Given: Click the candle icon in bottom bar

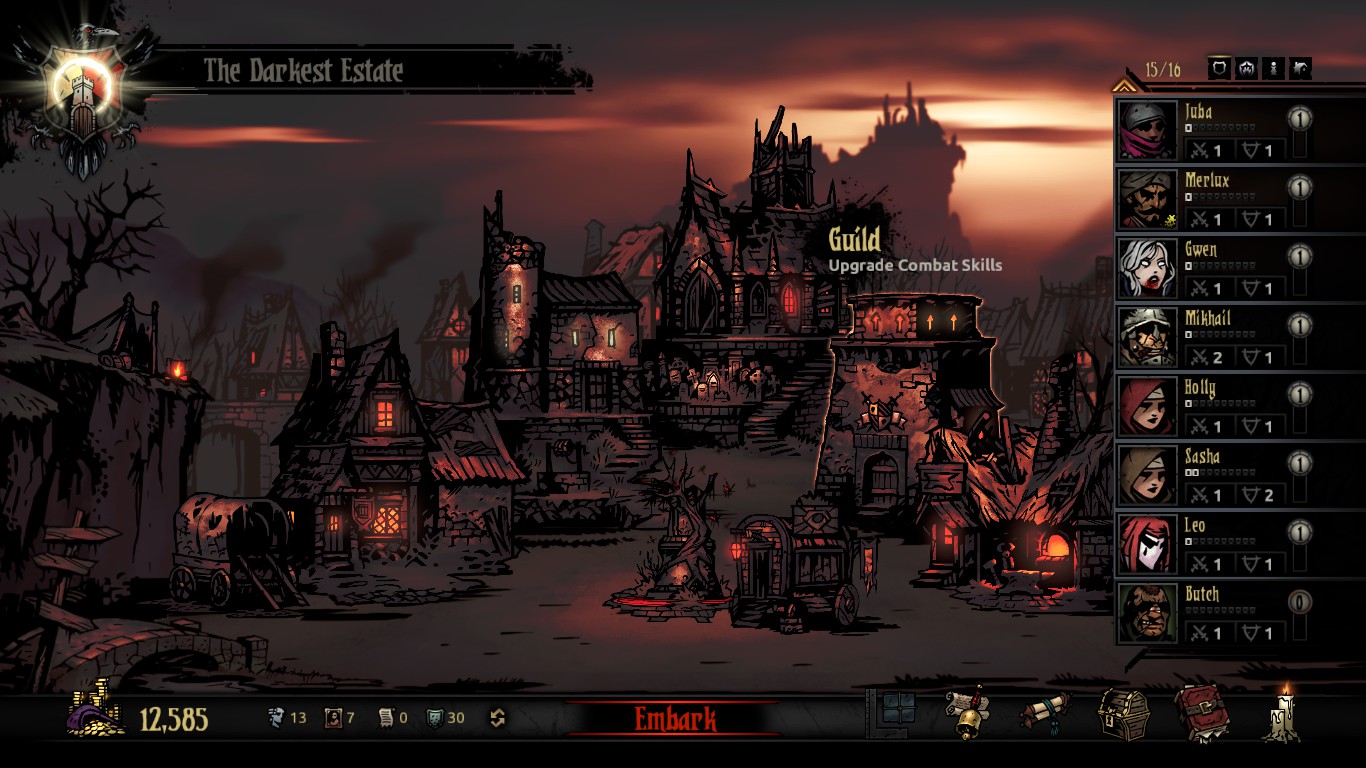Looking at the screenshot, I should pos(1281,714).
